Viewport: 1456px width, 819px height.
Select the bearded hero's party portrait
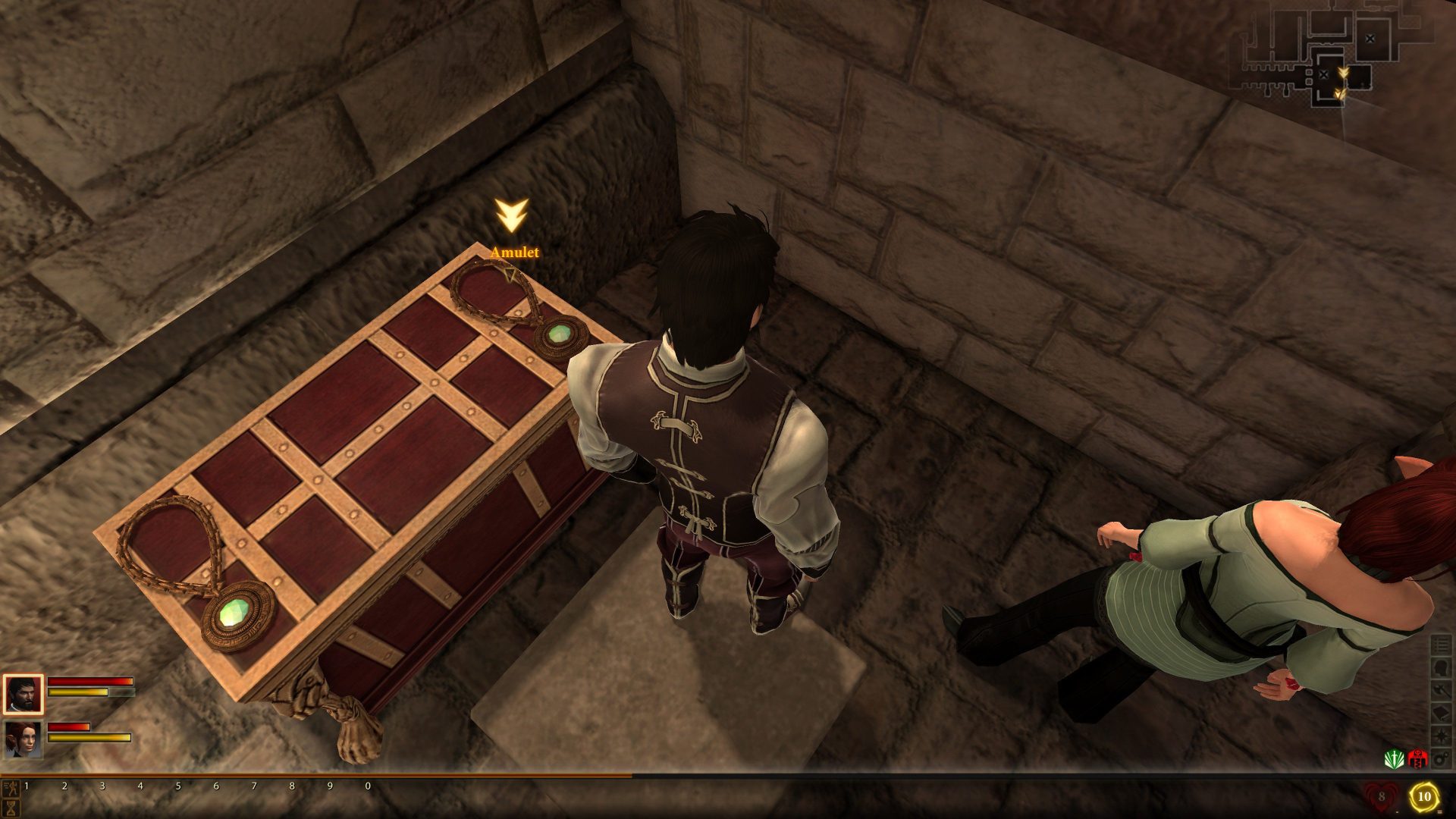(23, 694)
